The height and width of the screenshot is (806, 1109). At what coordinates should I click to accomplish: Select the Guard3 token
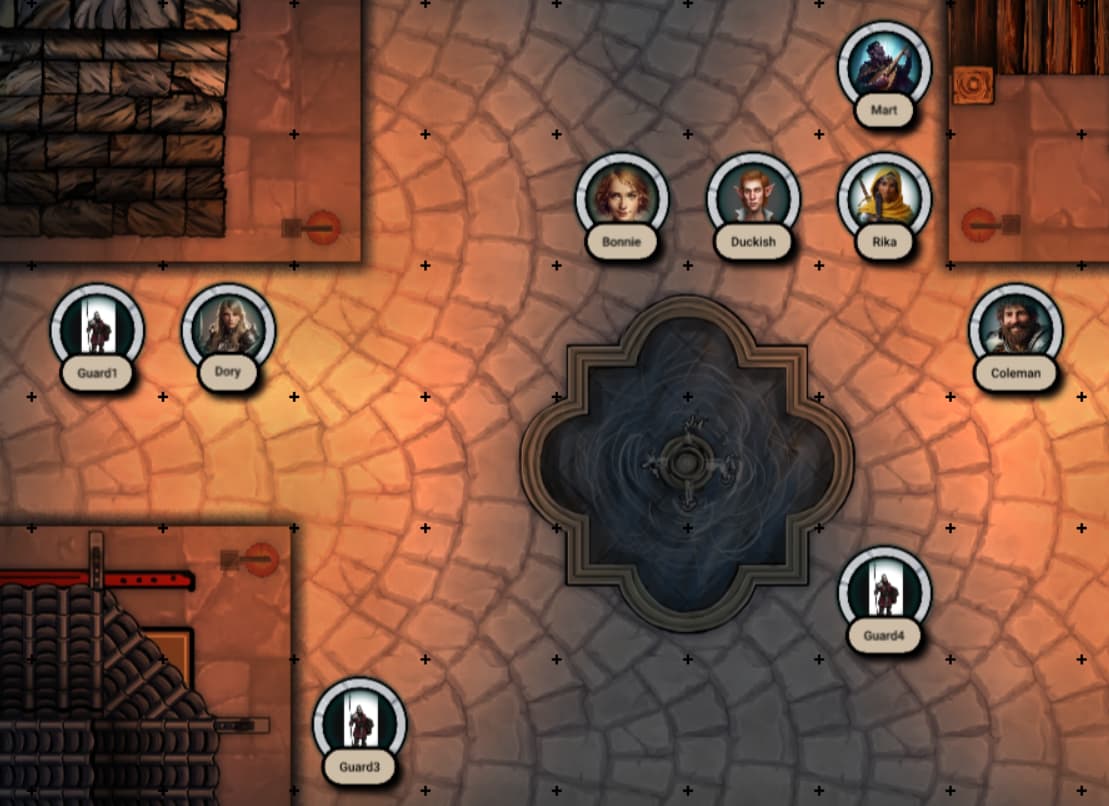[359, 723]
